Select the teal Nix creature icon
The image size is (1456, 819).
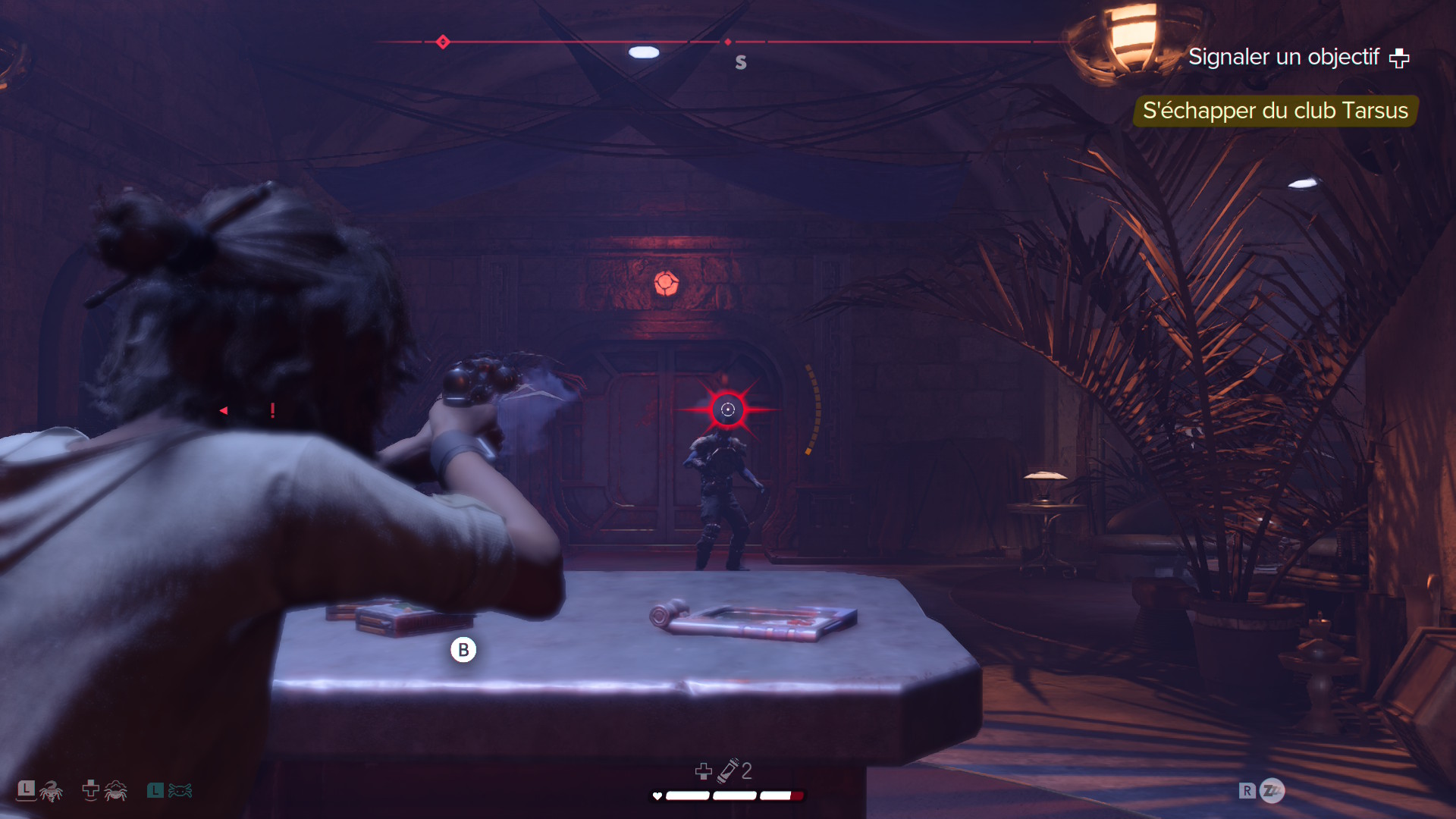tap(180, 791)
